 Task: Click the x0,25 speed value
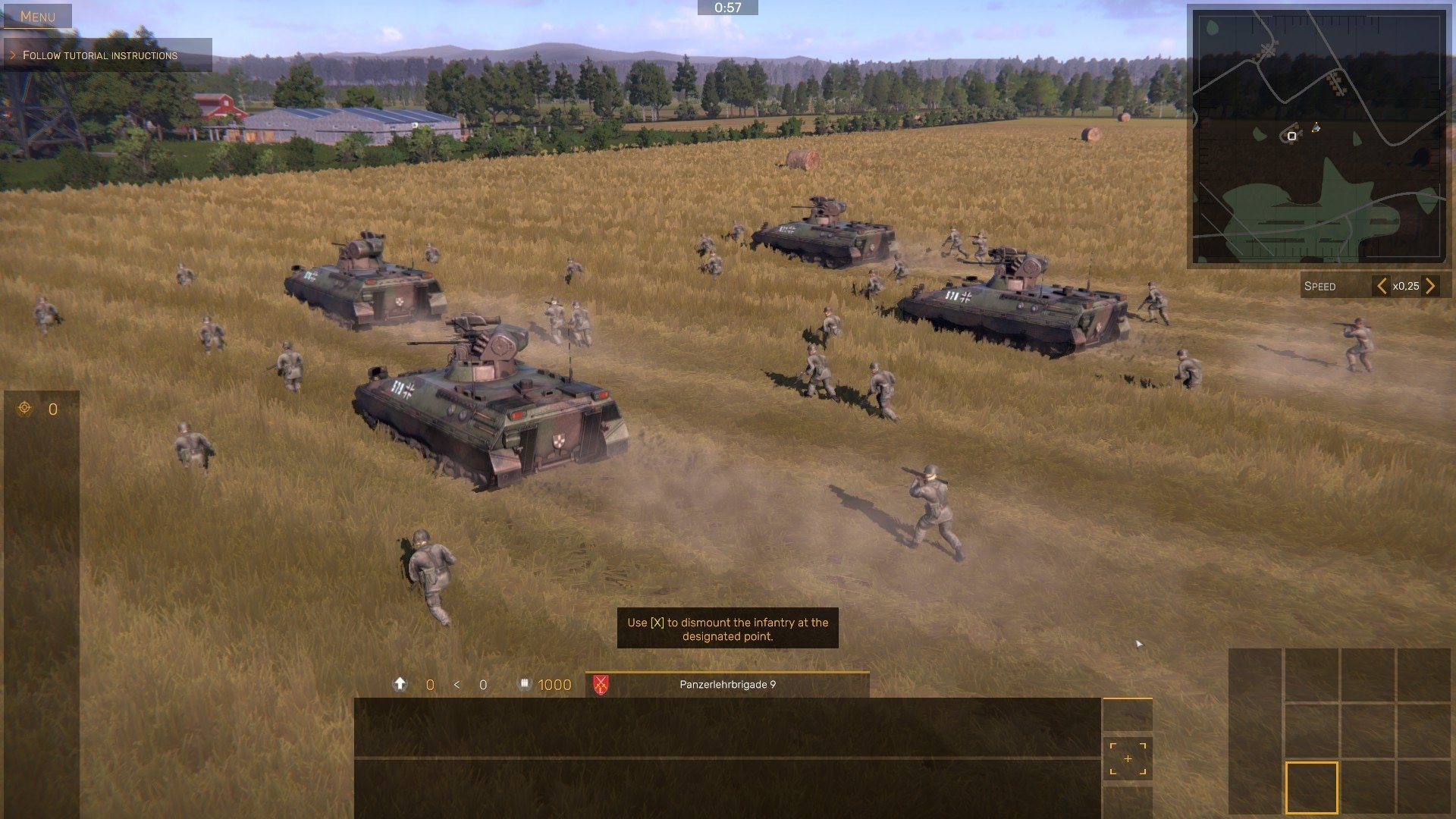pyautogui.click(x=1407, y=286)
